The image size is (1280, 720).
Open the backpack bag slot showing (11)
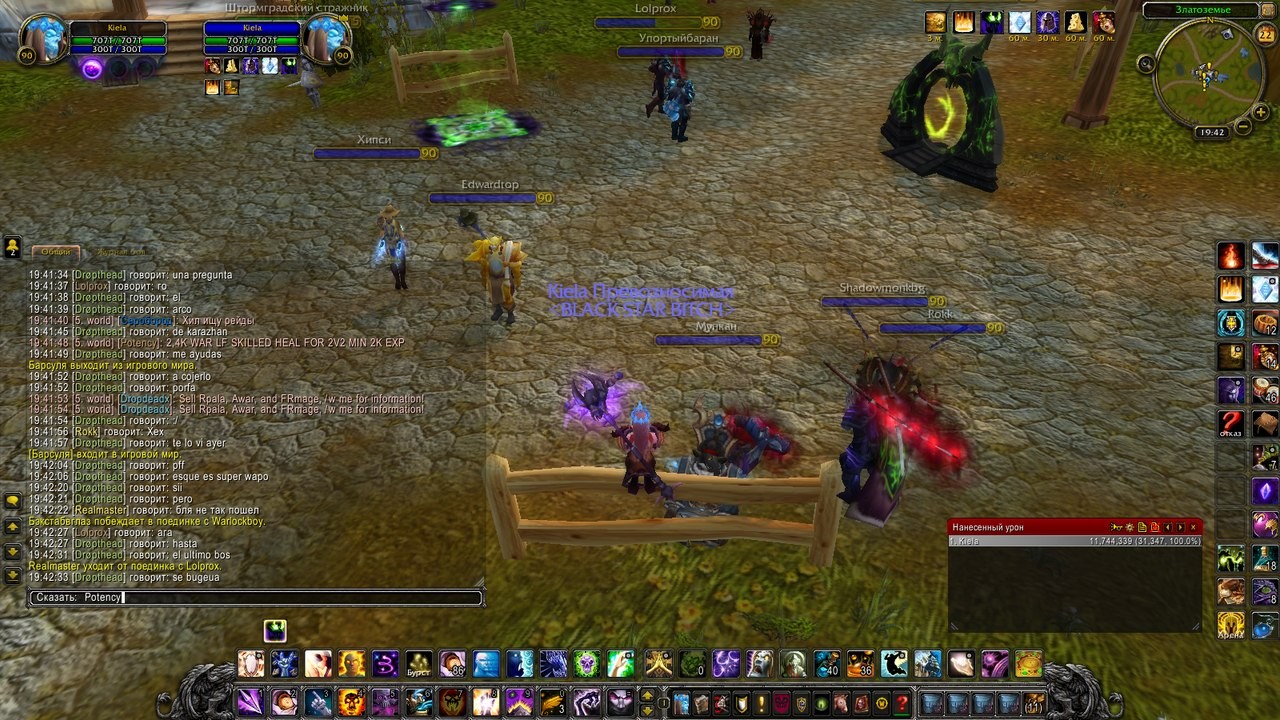[1034, 703]
